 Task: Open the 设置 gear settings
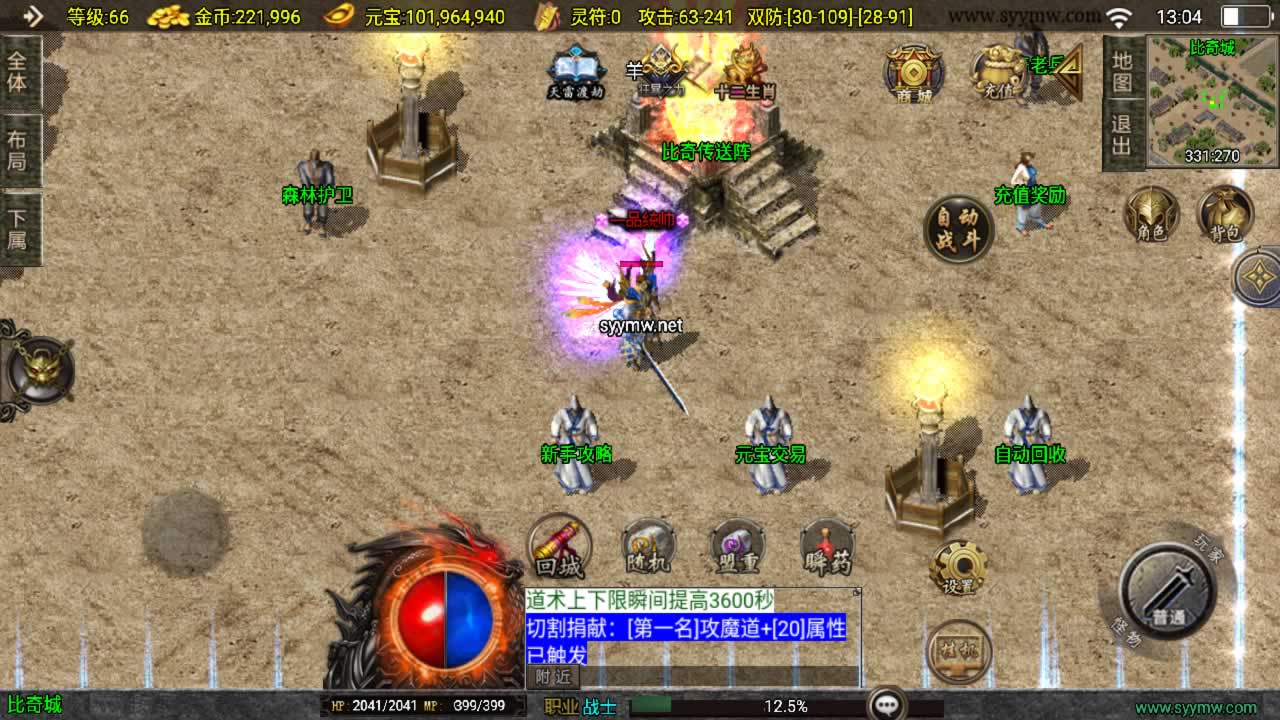point(958,568)
